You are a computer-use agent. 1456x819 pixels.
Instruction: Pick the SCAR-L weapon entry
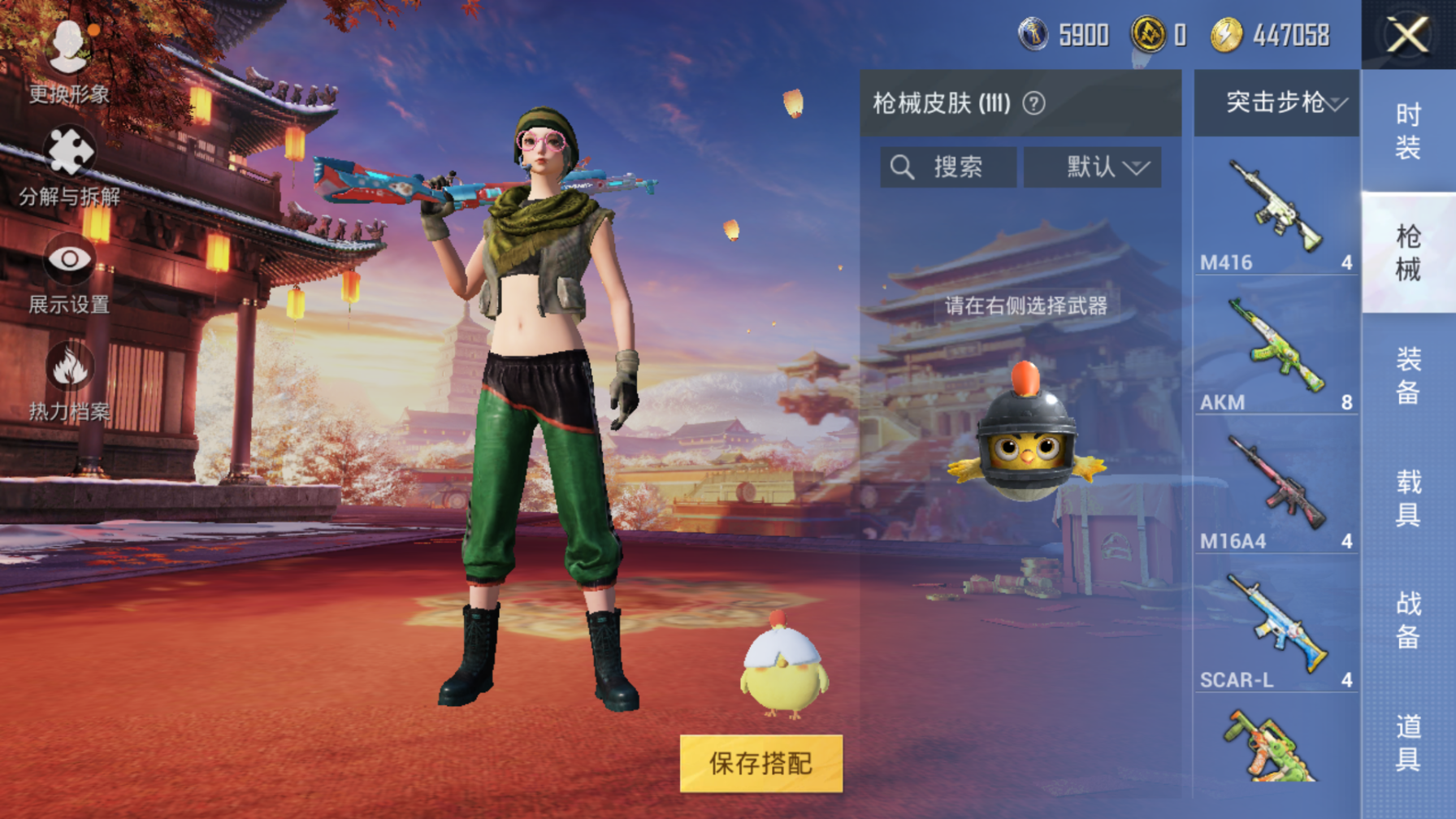coord(1276,631)
